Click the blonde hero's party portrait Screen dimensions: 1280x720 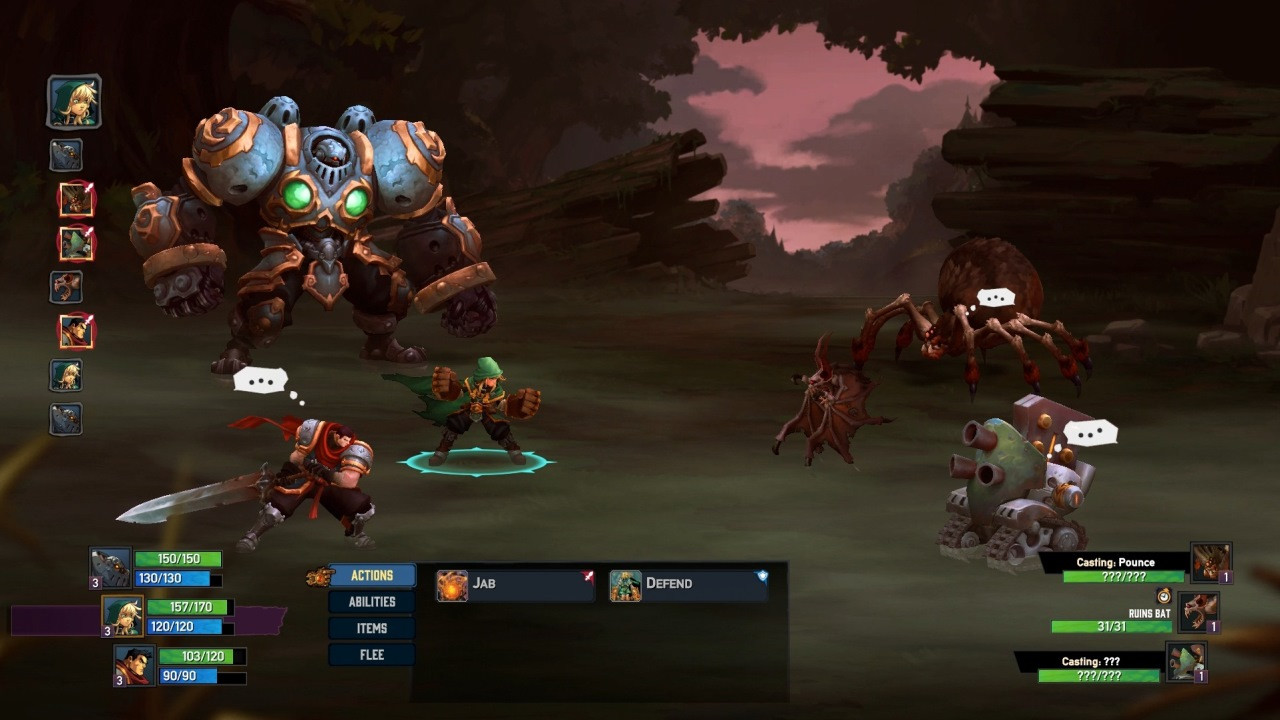(123, 616)
